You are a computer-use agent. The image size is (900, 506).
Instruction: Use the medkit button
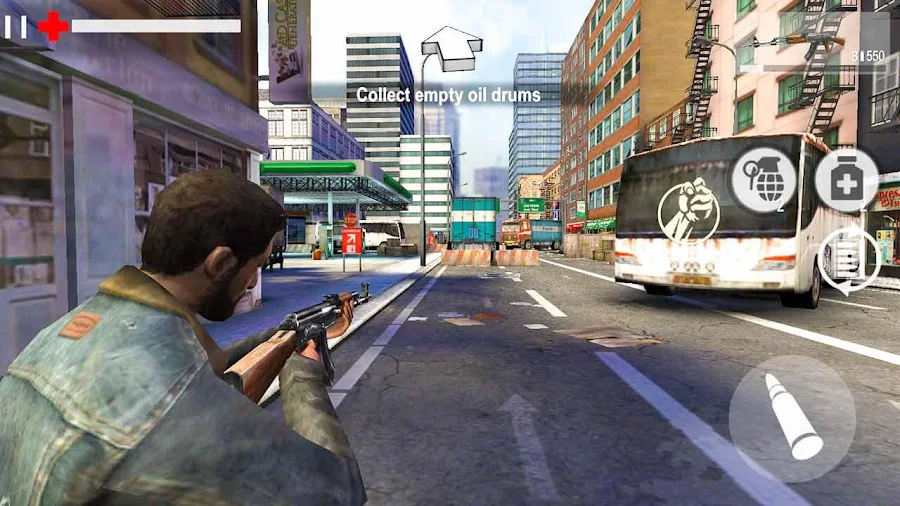pyautogui.click(x=846, y=181)
